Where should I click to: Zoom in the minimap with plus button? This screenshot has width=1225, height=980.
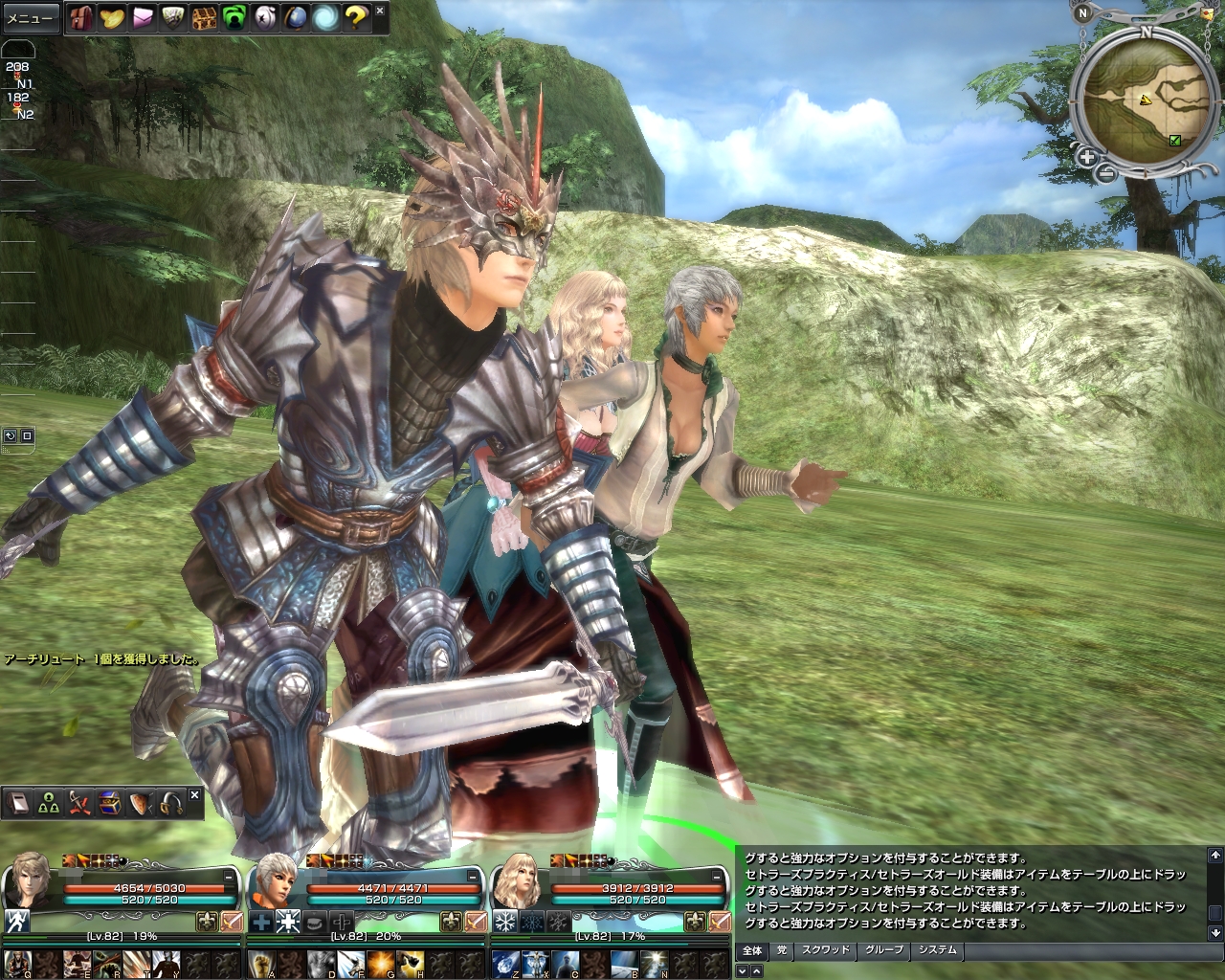click(x=1087, y=158)
